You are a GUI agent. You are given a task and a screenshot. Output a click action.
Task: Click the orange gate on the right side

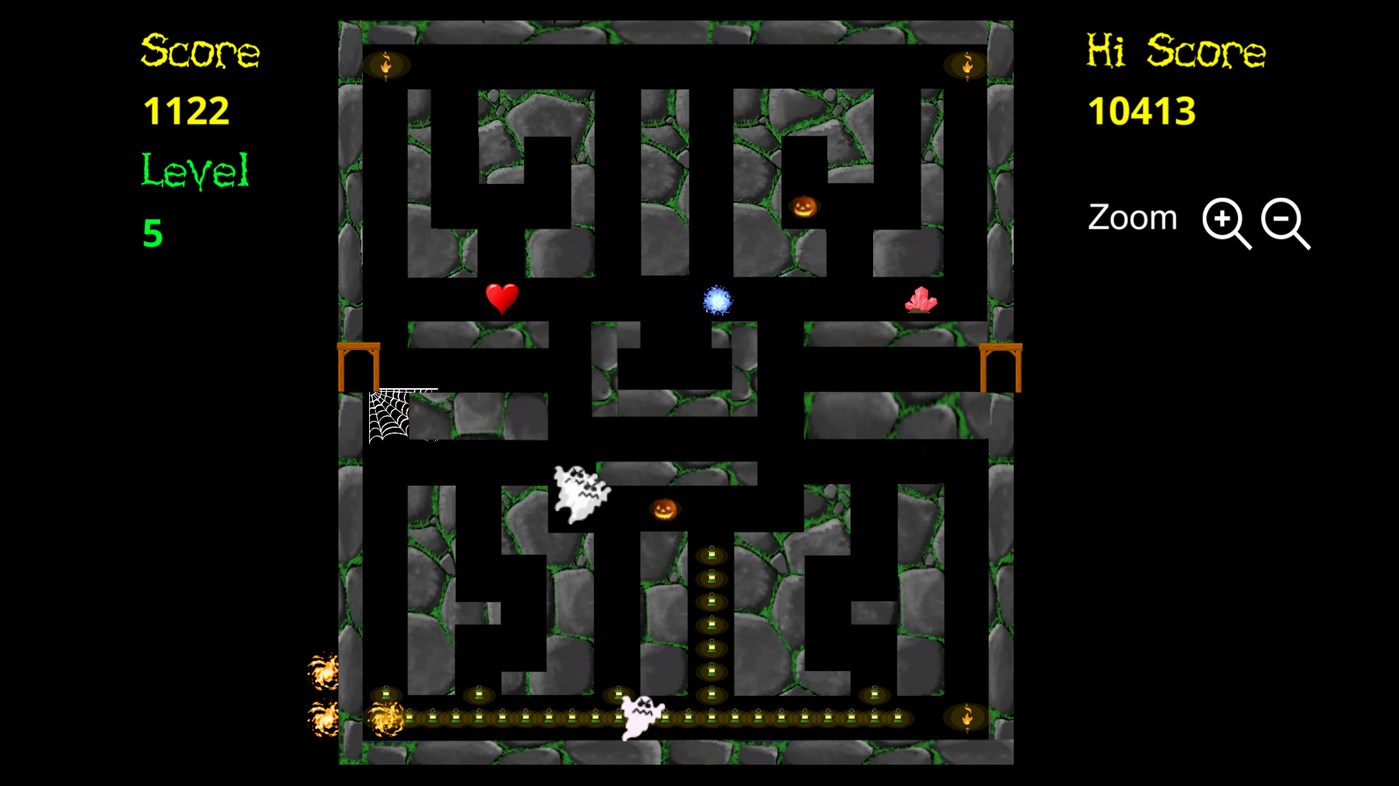(1000, 367)
